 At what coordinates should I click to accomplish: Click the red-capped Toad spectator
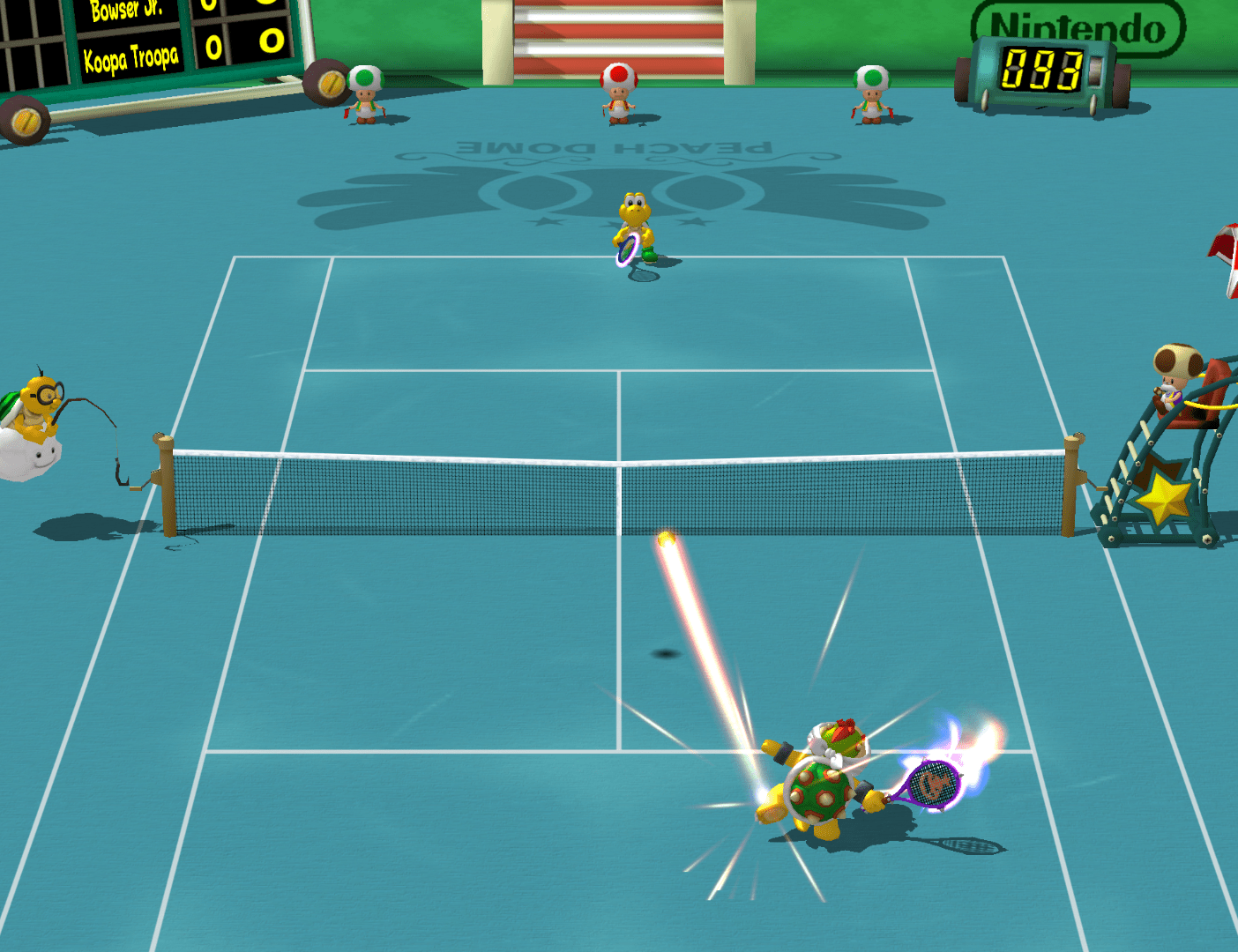[x=620, y=88]
